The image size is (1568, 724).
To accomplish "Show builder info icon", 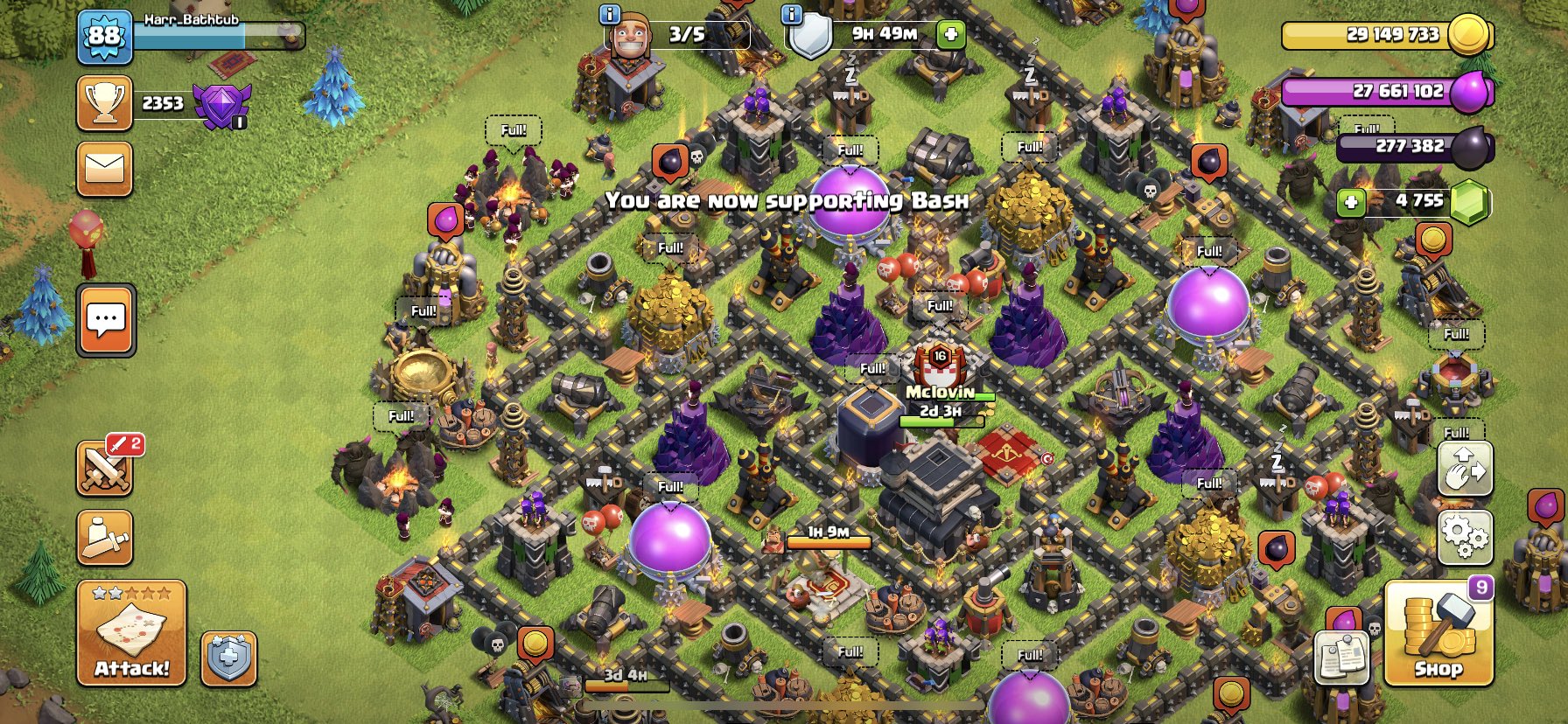I will click(609, 14).
